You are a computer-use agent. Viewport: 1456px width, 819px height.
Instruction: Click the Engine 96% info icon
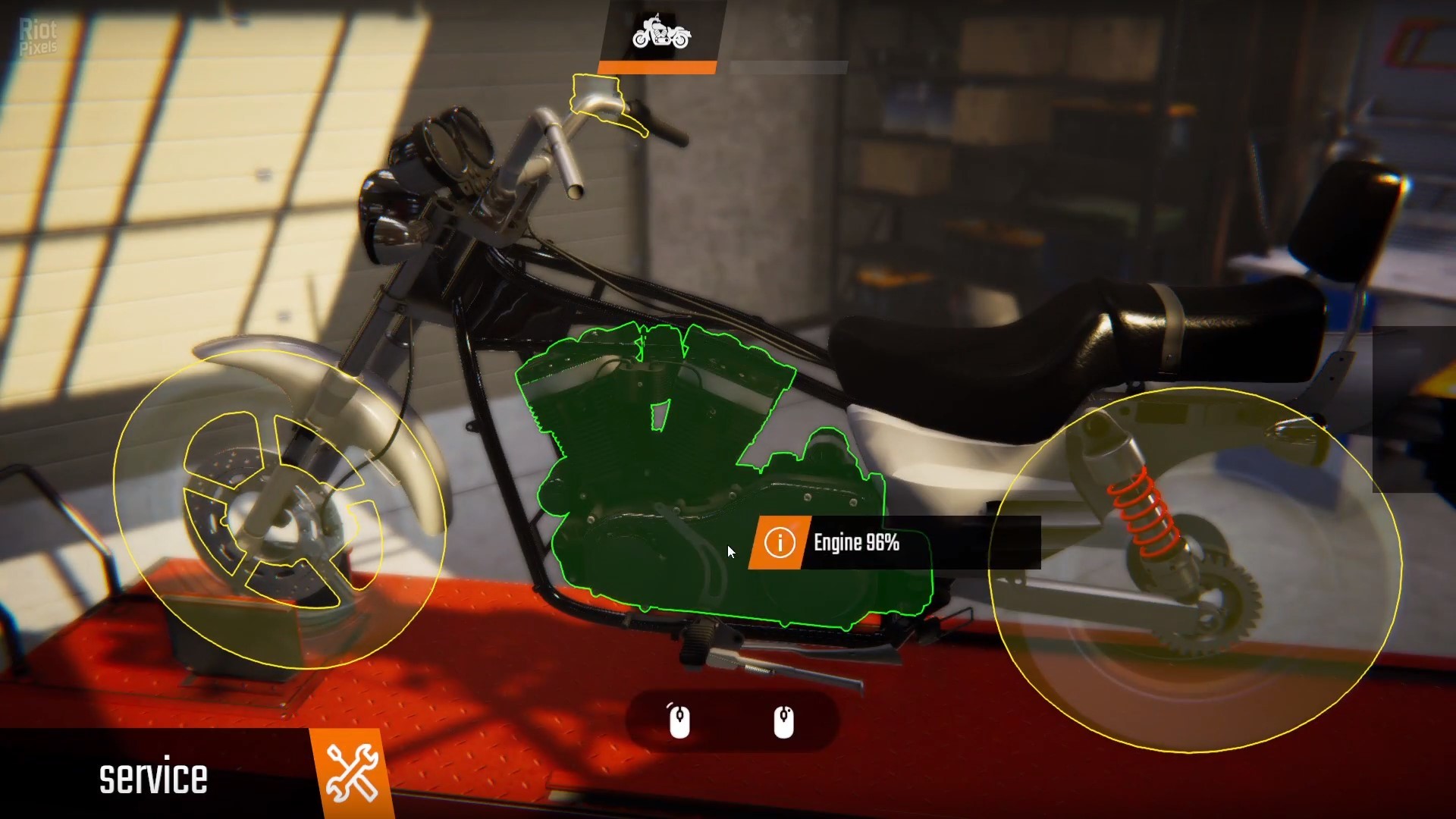[779, 543]
